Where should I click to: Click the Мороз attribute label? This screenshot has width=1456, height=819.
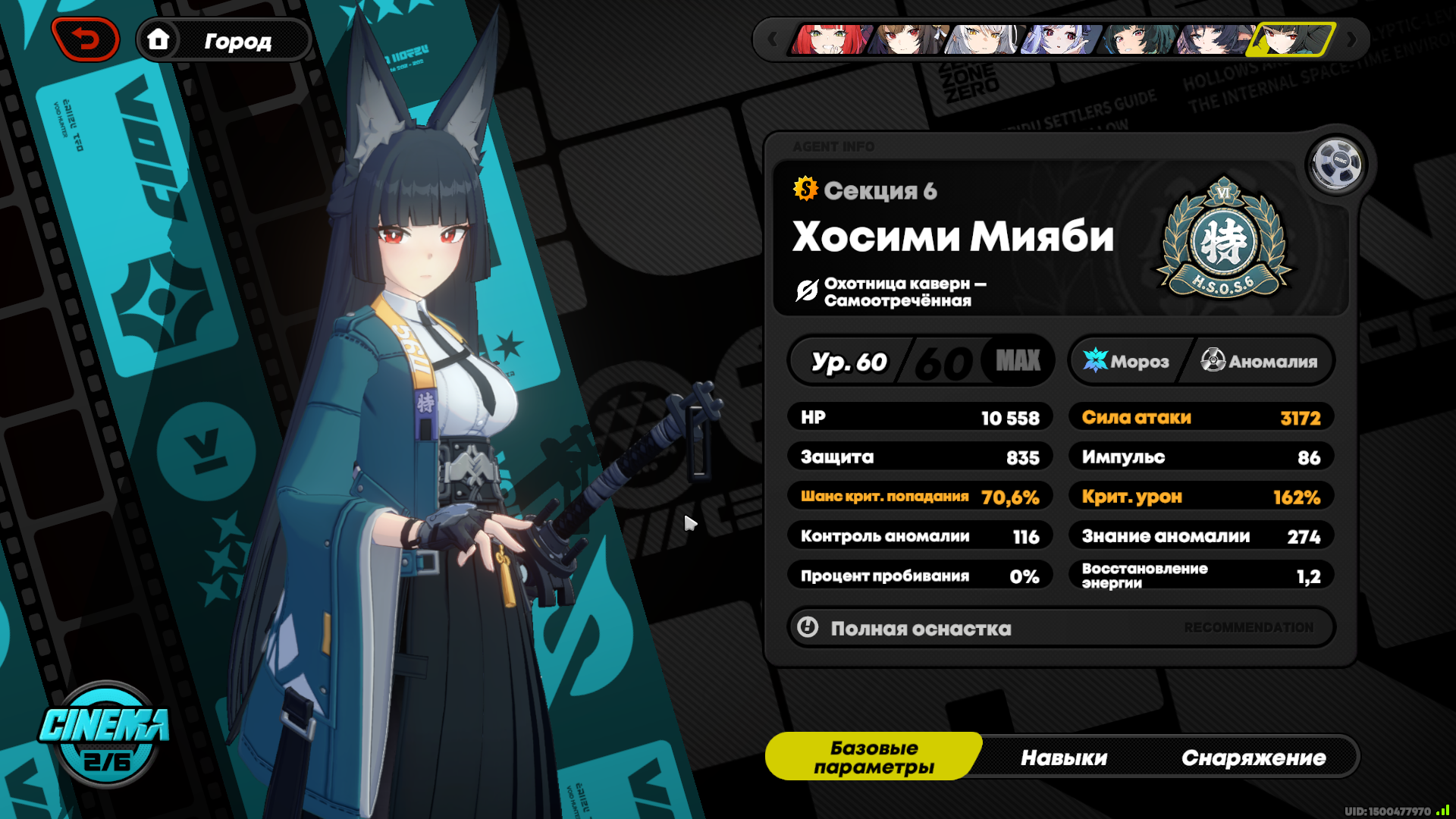click(1128, 361)
